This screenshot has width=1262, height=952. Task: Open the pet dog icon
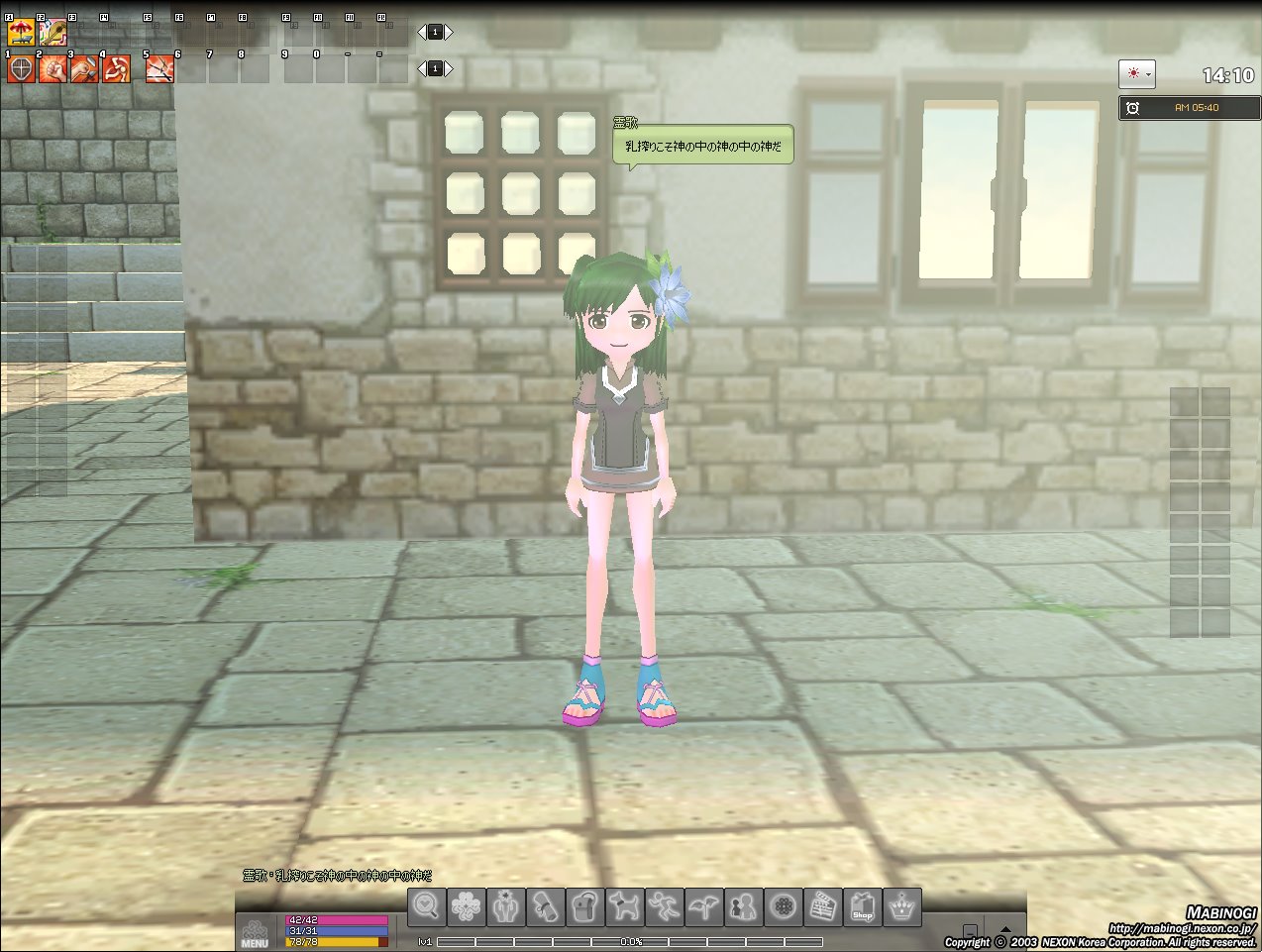625,906
